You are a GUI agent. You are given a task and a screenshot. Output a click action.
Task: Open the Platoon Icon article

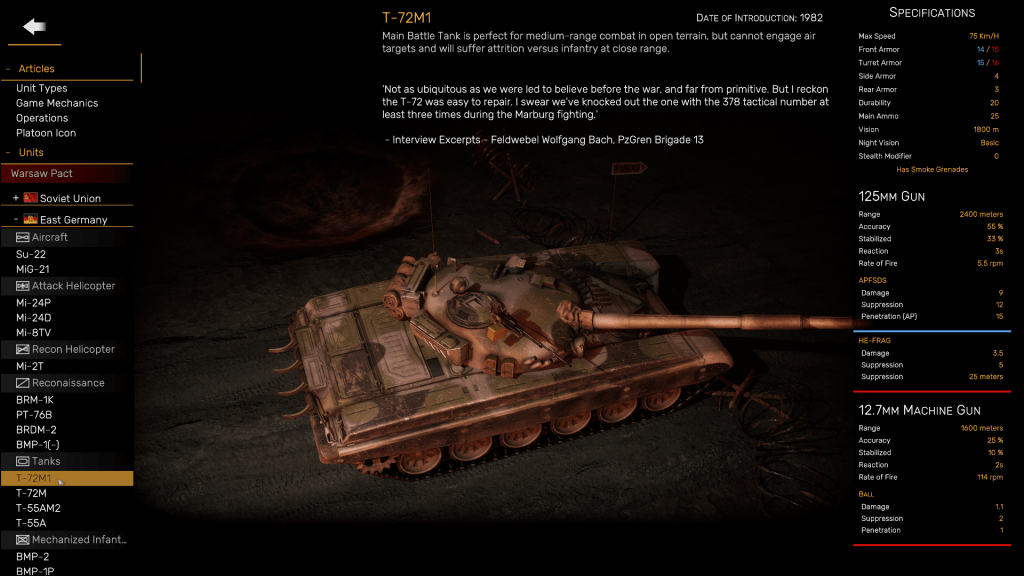point(46,133)
